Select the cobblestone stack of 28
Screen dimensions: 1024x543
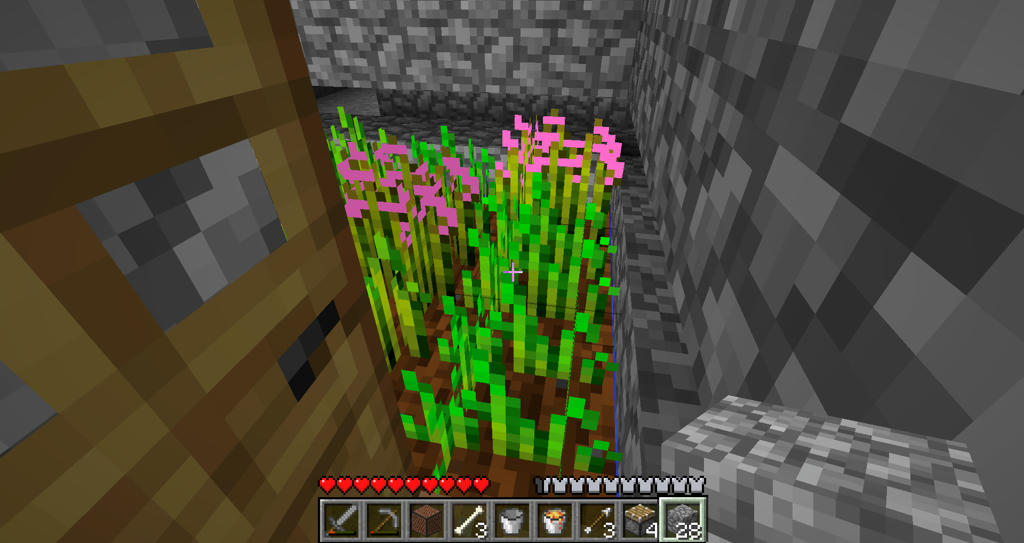tap(685, 519)
